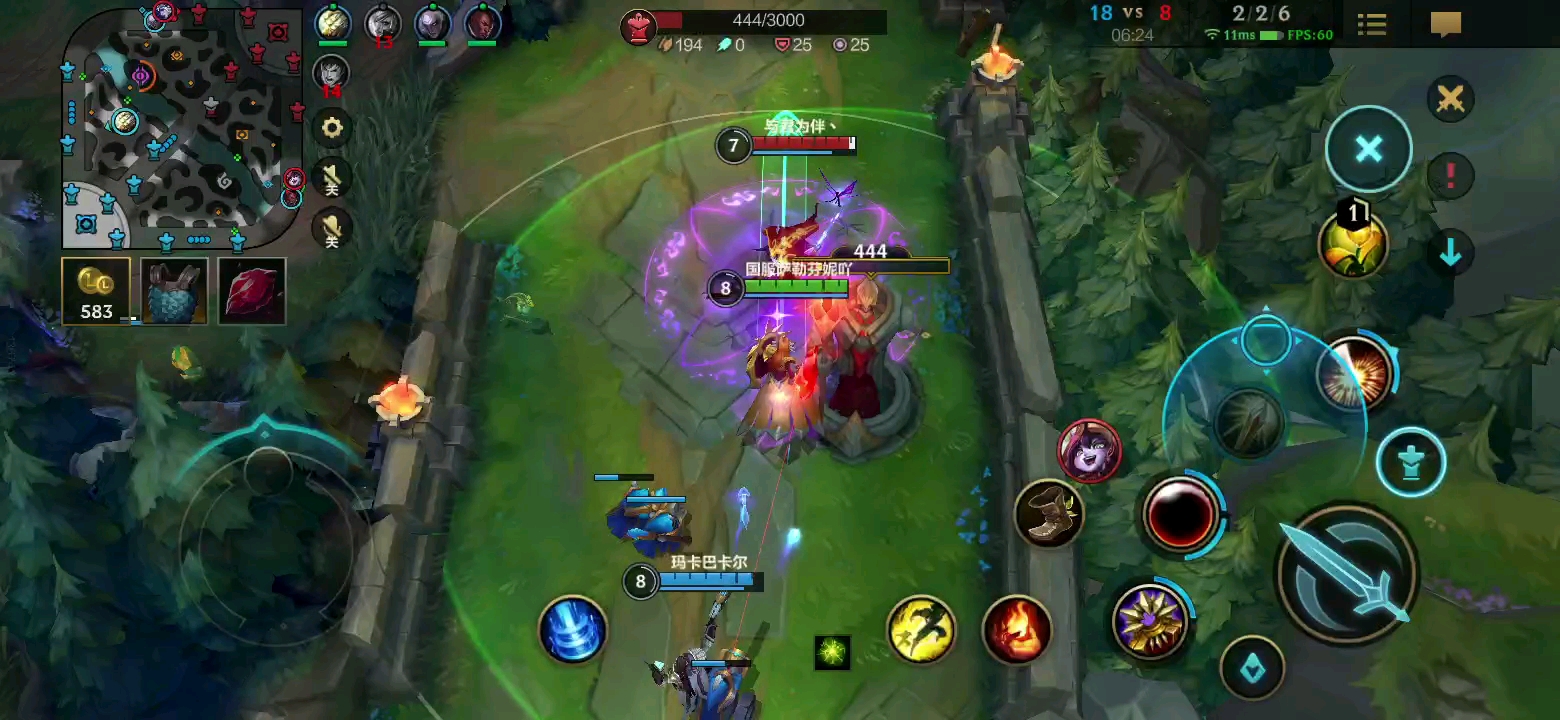
Task: Buy the recommended blue chest armor item
Action: [x=174, y=291]
